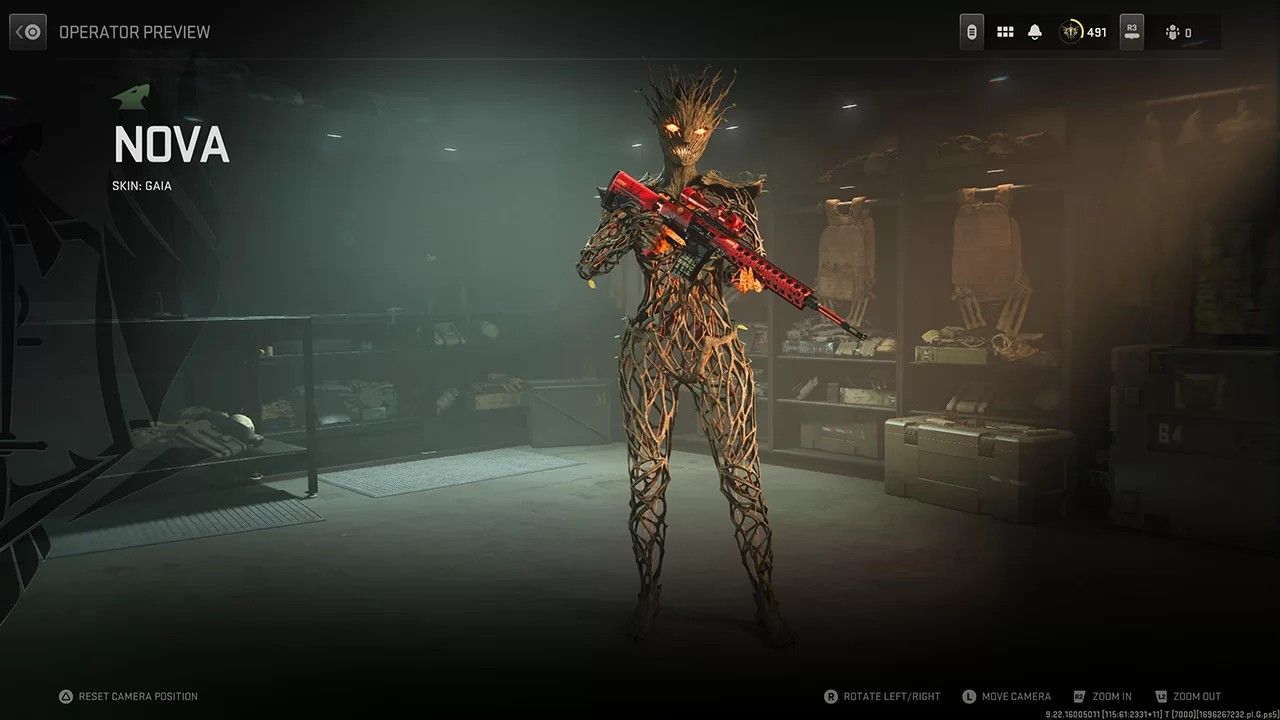Select the back arrow to exit preview
The image size is (1280, 720).
pyautogui.click(x=27, y=31)
